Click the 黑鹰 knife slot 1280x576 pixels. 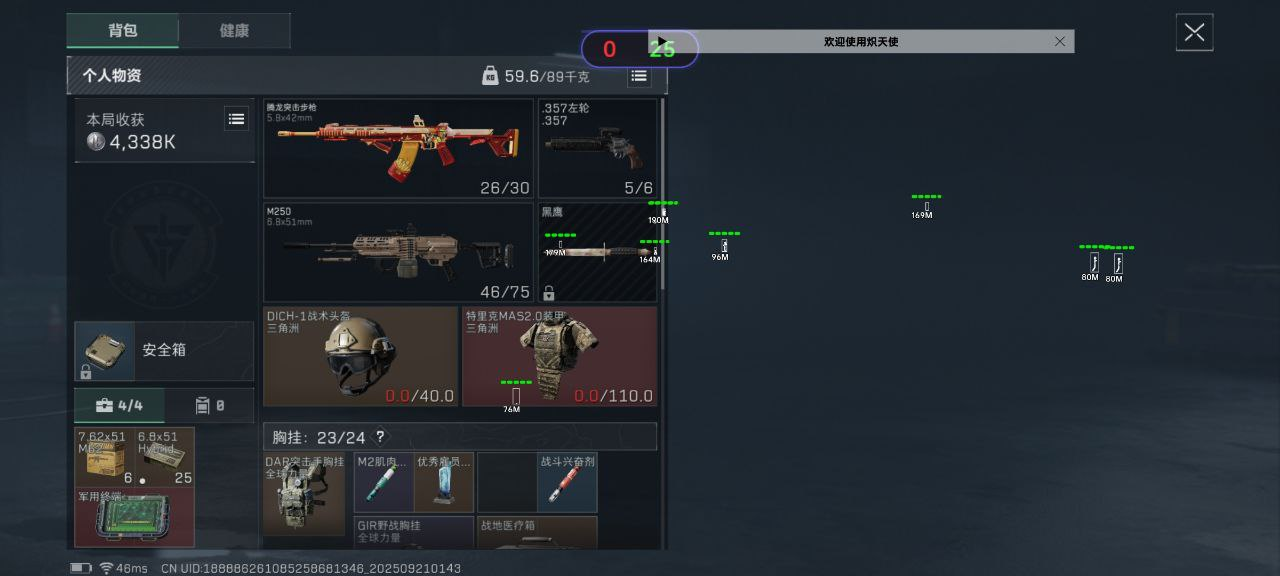click(x=598, y=252)
